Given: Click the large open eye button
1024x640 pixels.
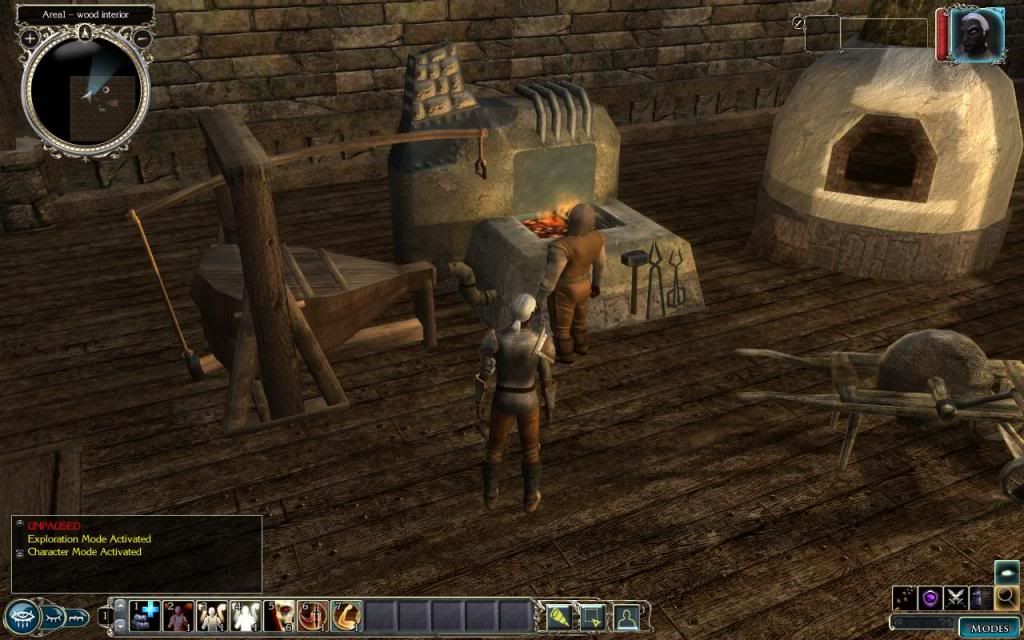Looking at the screenshot, I should tap(22, 616).
